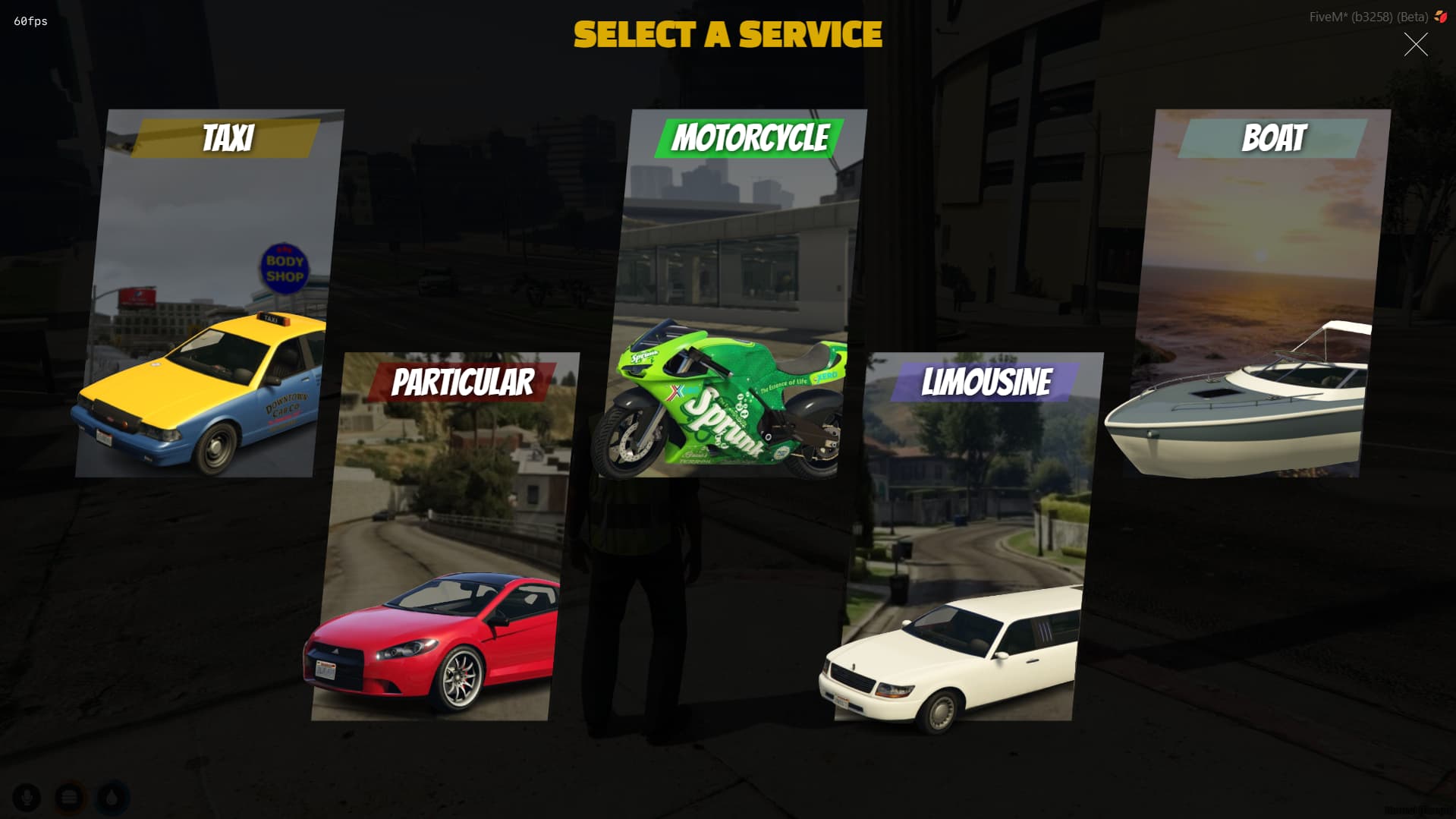This screenshot has width=1456, height=819.
Task: Mute the voice chat microphone icon
Action: (x=28, y=798)
